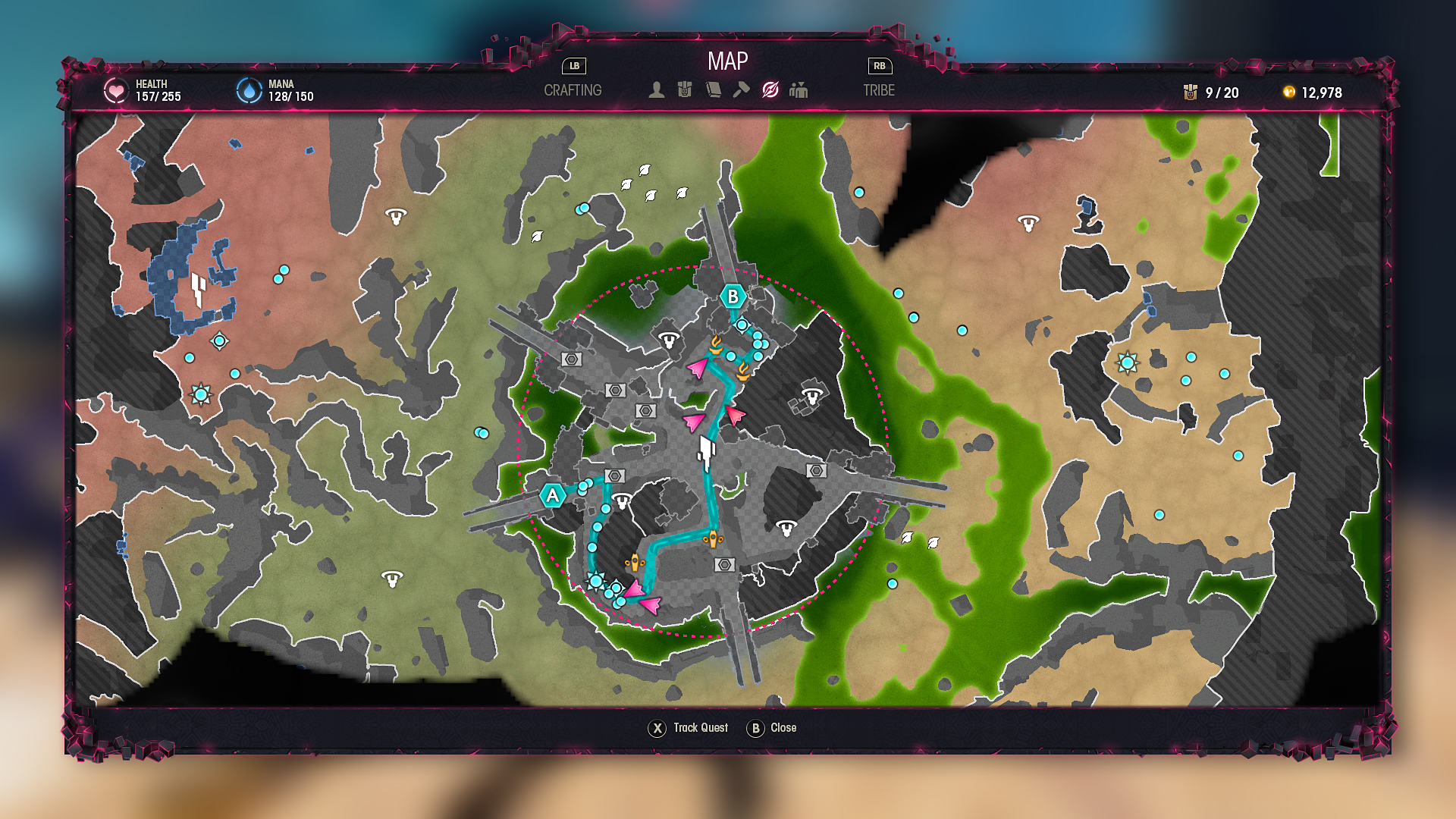Open the tribe people icon tab
Screen dimensions: 1456x819
pos(799,90)
